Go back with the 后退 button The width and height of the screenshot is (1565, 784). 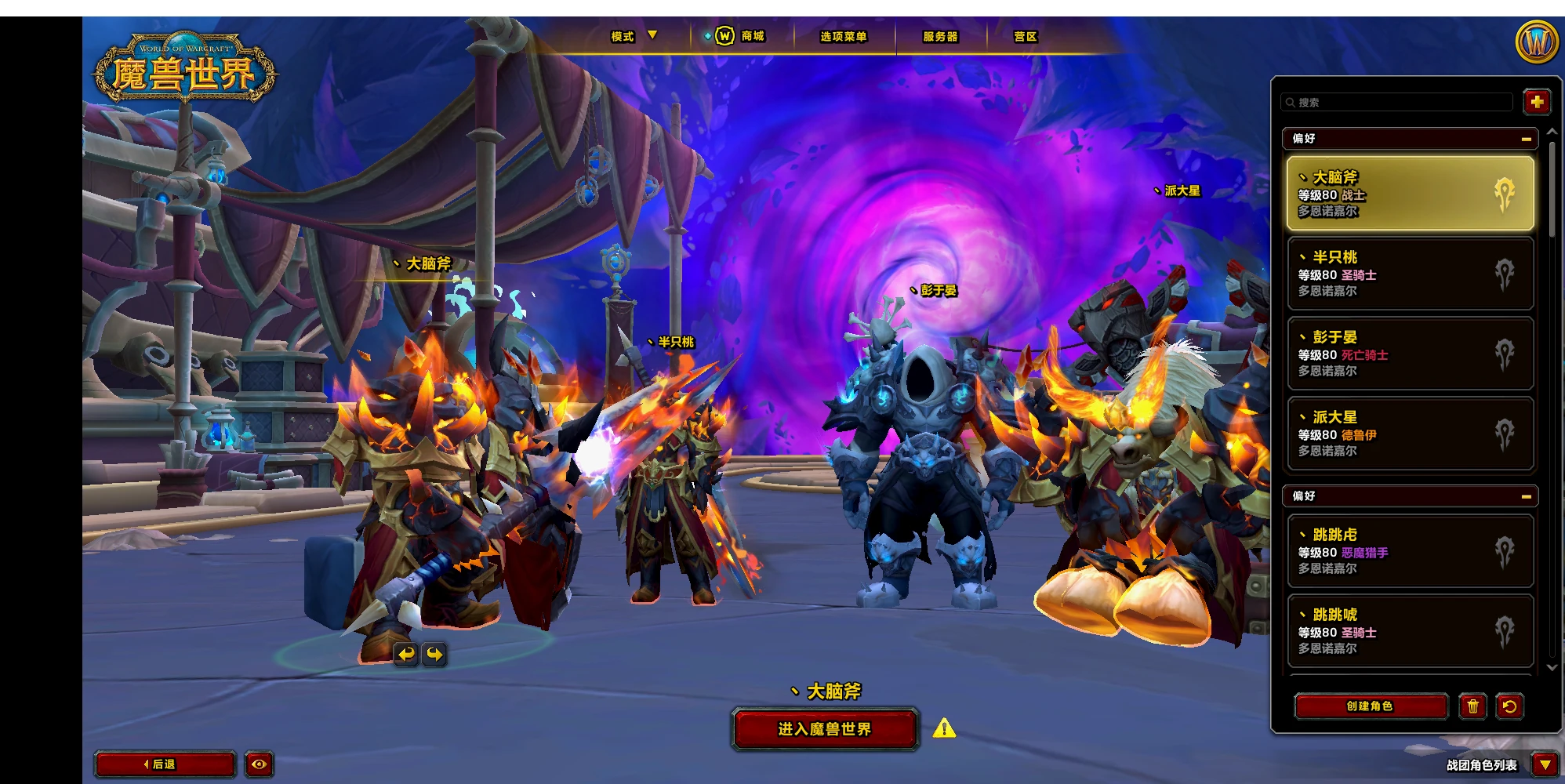165,764
